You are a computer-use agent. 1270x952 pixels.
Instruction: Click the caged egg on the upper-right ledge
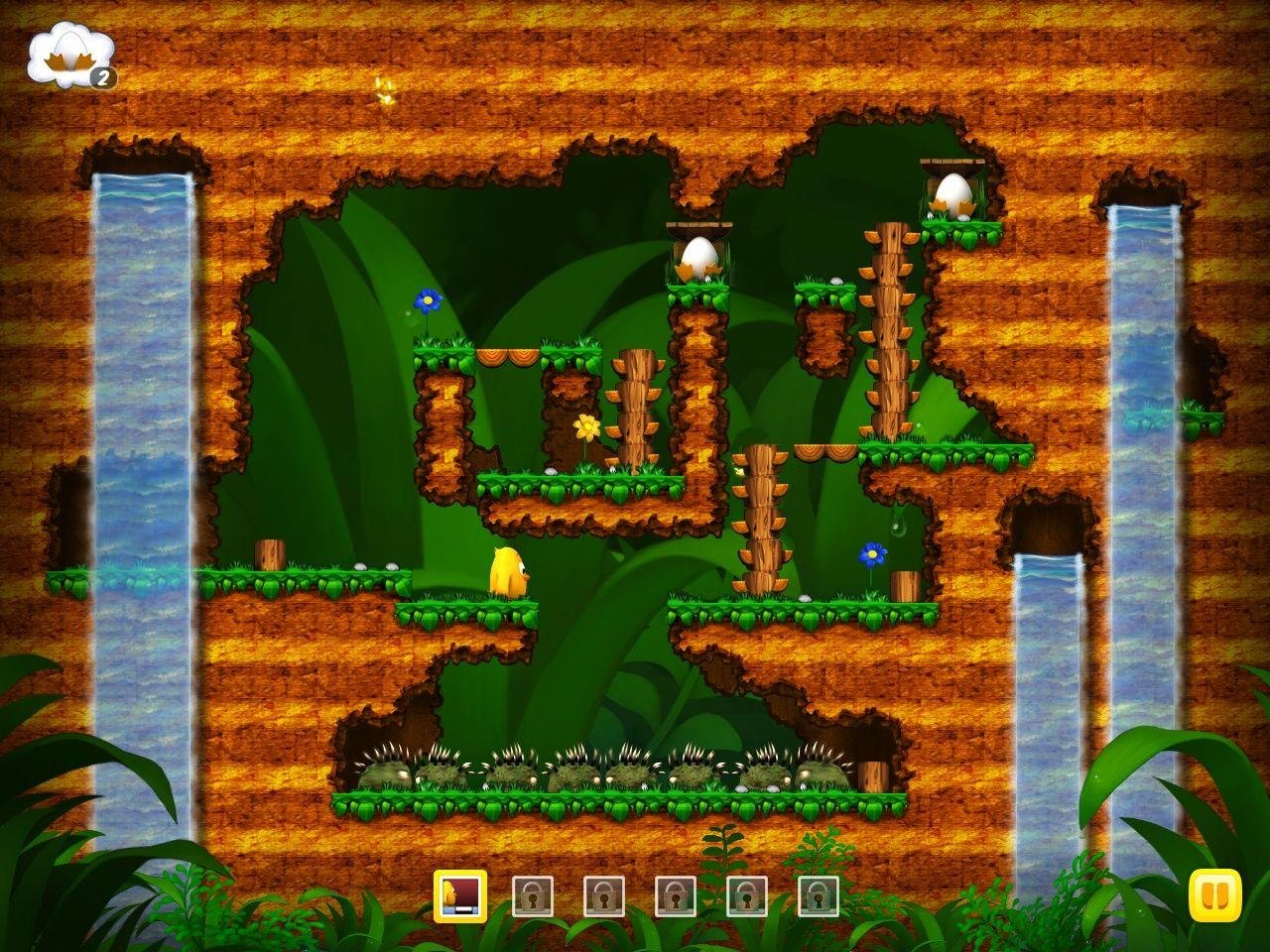pos(951,194)
